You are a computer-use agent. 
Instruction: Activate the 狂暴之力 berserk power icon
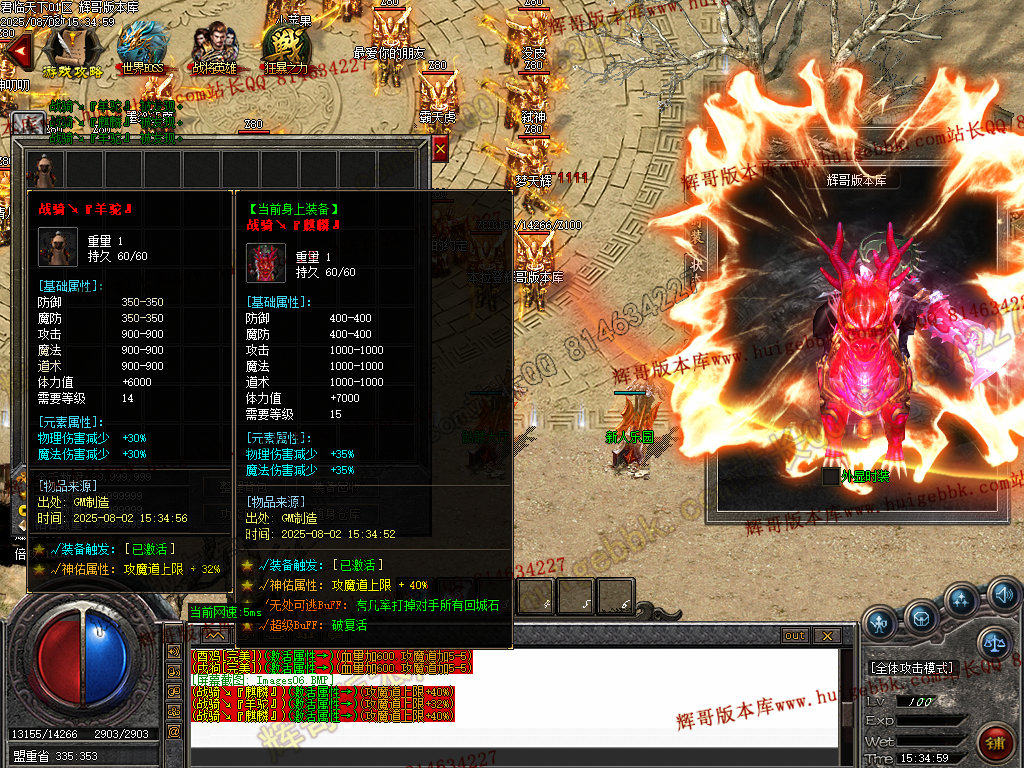pyautogui.click(x=287, y=50)
